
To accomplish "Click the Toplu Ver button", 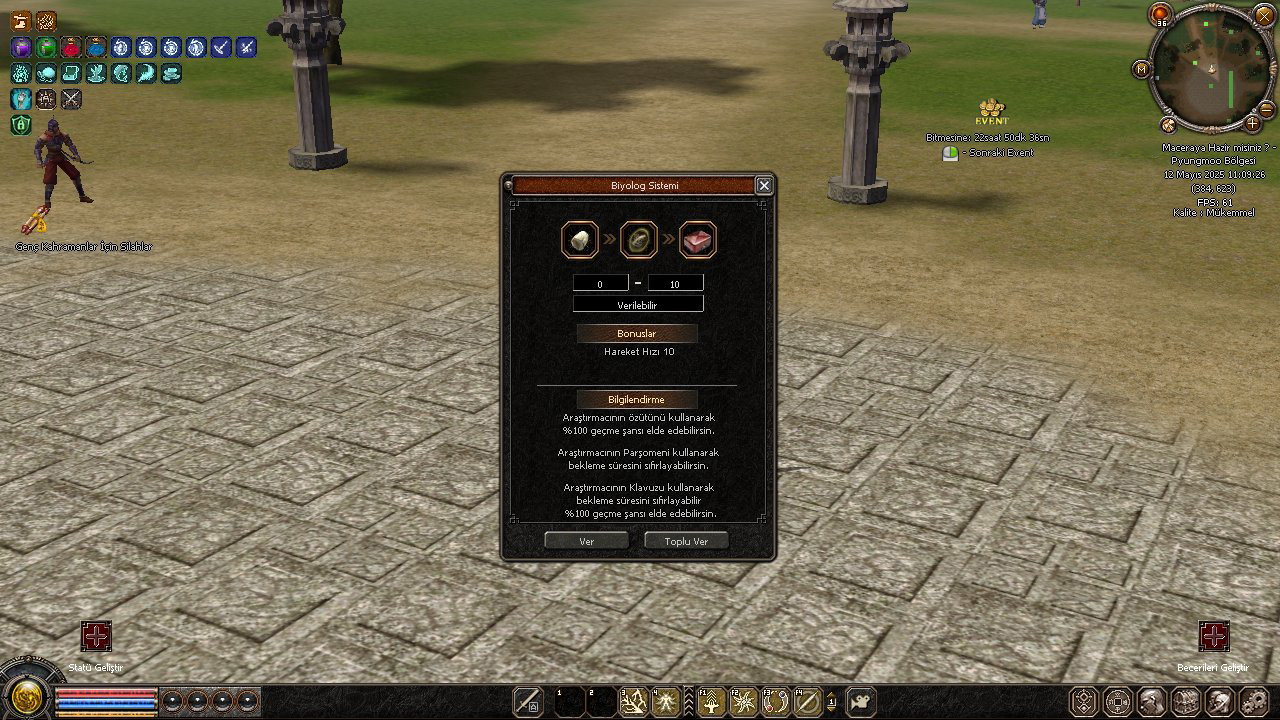I will tap(686, 541).
